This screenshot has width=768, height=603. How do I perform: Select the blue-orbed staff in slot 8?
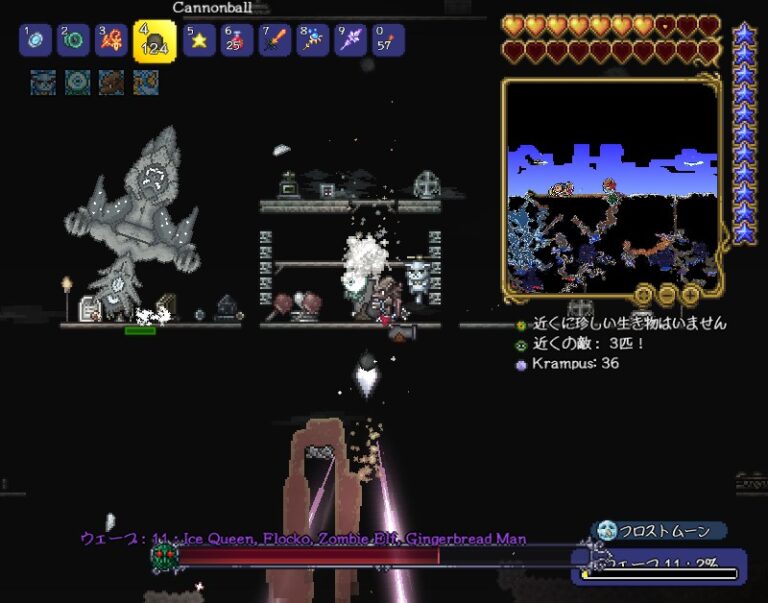coord(313,41)
